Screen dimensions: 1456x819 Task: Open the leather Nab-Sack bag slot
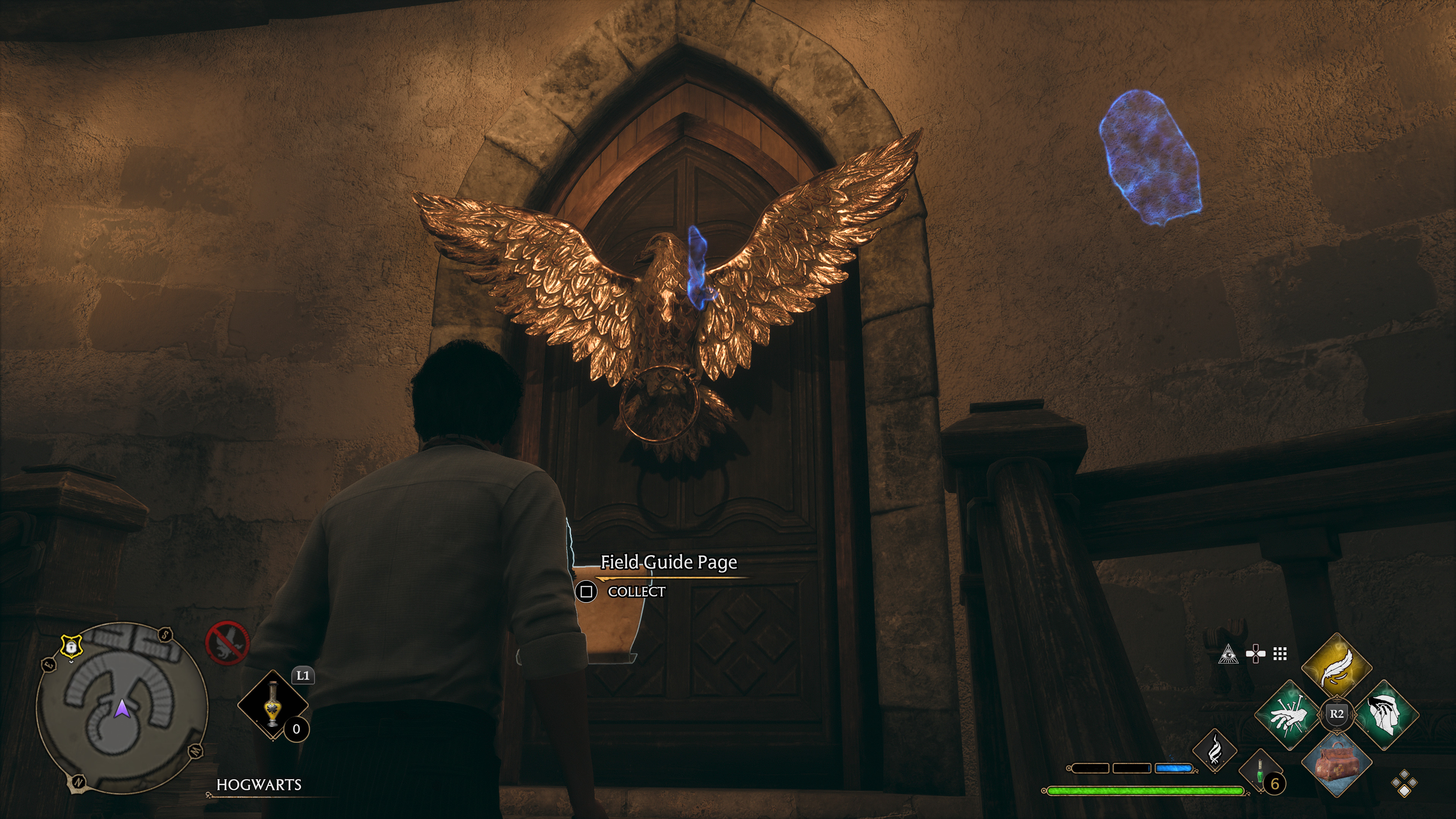[1337, 763]
